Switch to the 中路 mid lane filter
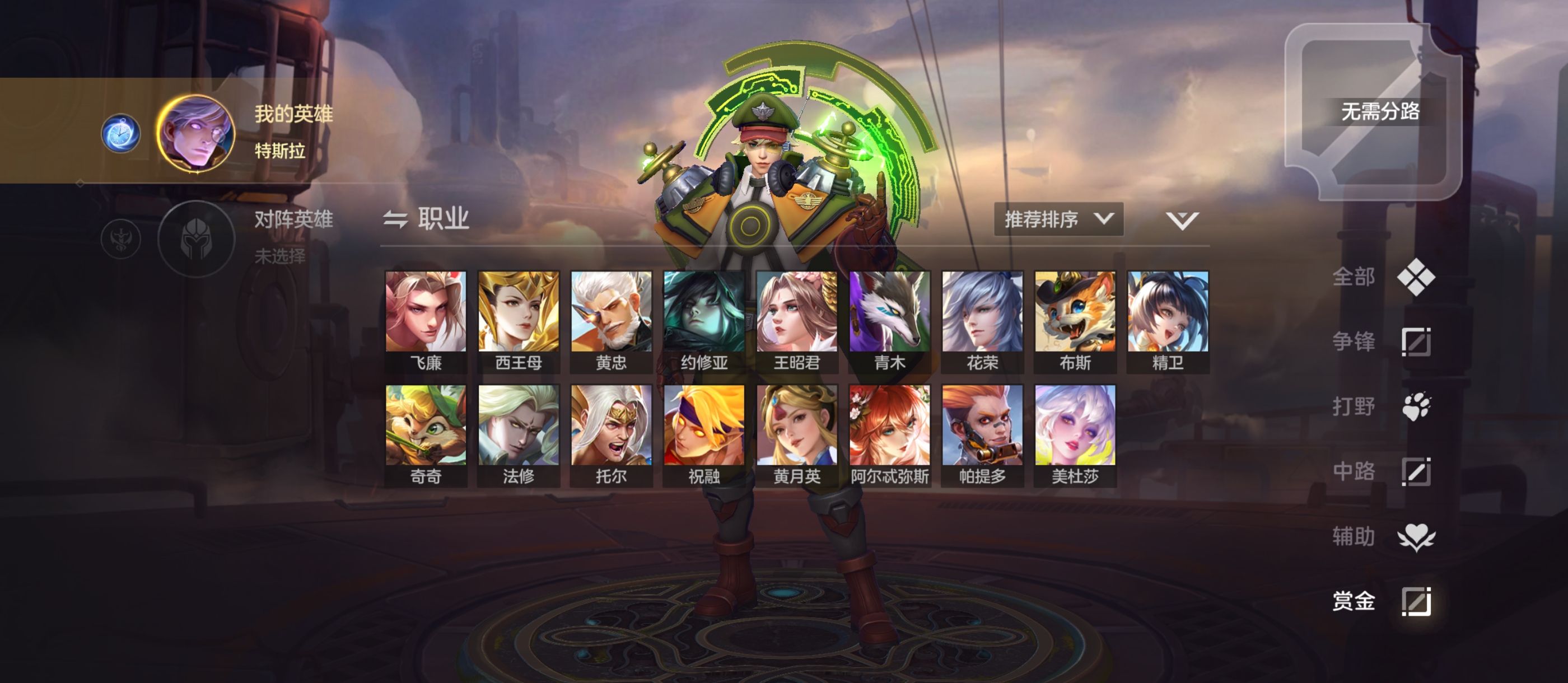This screenshot has height=683, width=1568. pyautogui.click(x=1382, y=471)
